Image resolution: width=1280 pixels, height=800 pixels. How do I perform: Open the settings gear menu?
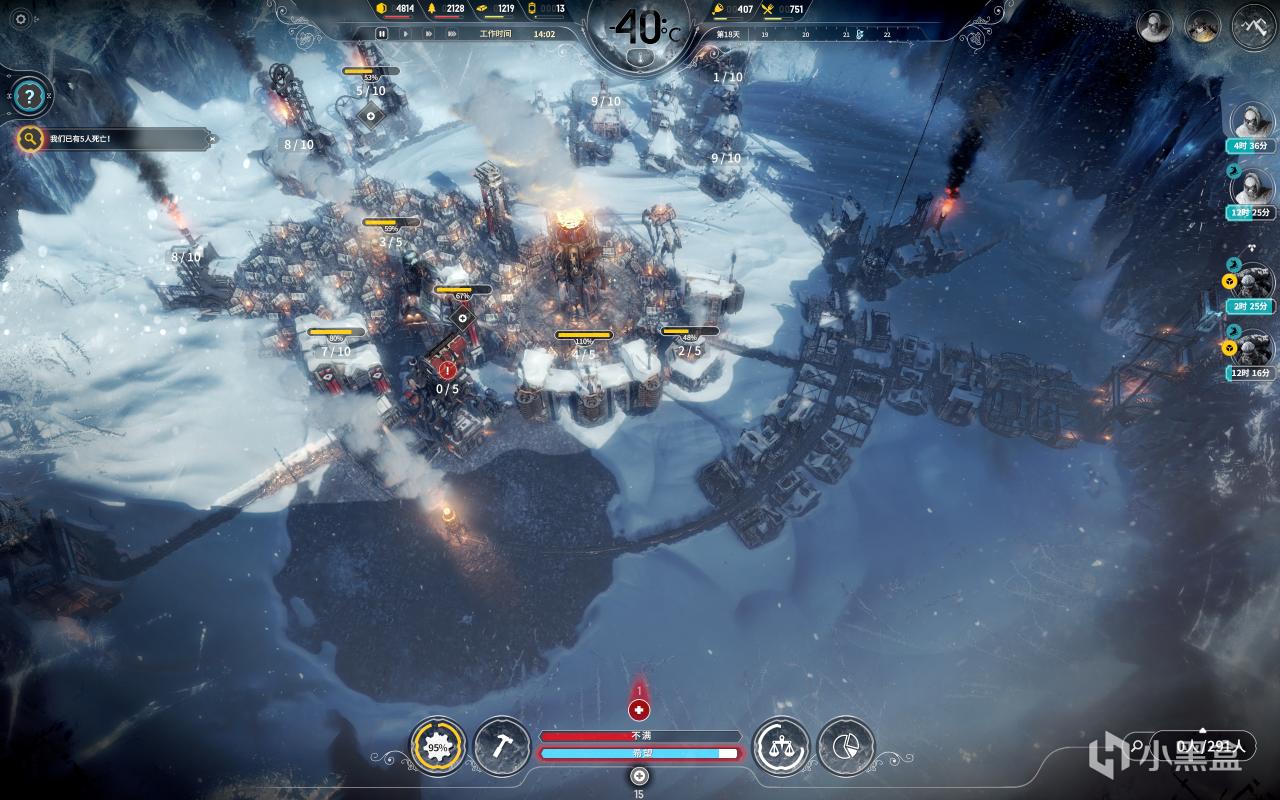(19, 19)
